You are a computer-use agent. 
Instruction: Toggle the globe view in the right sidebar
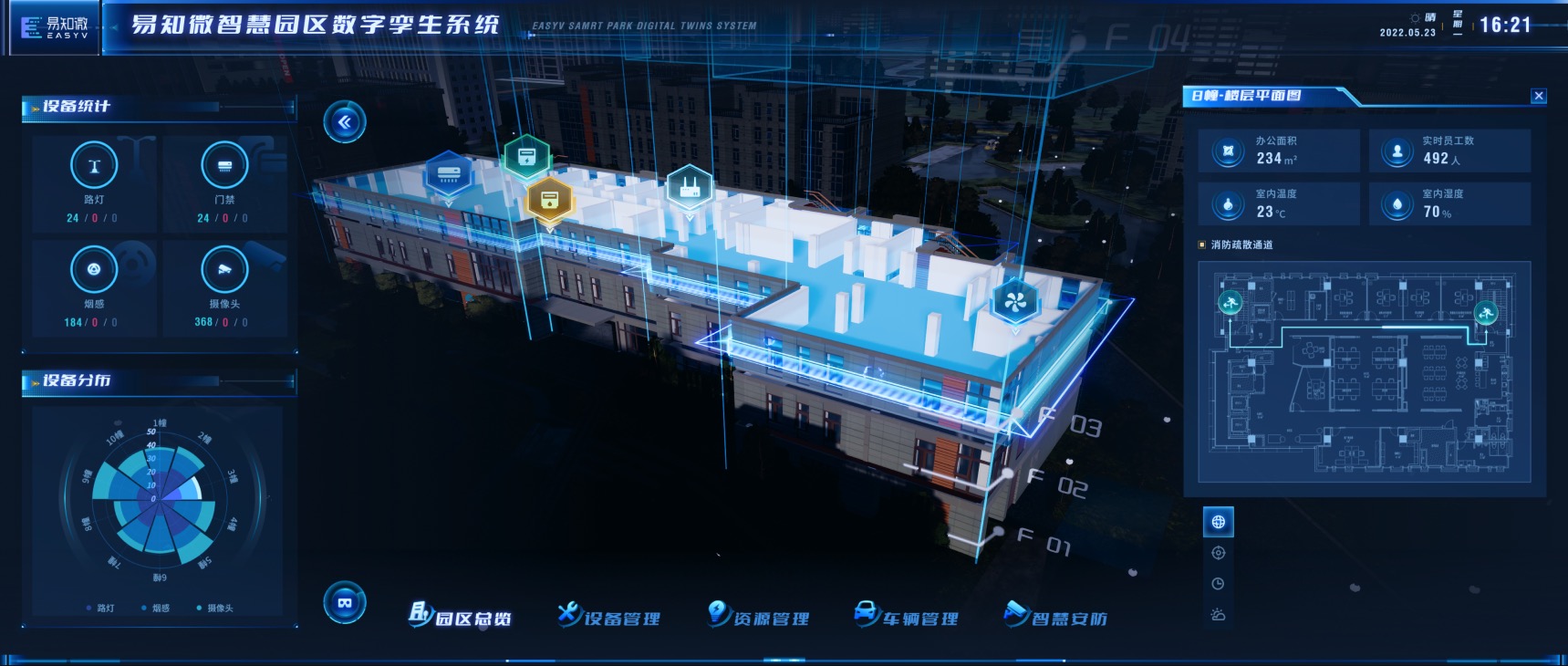pyautogui.click(x=1218, y=523)
